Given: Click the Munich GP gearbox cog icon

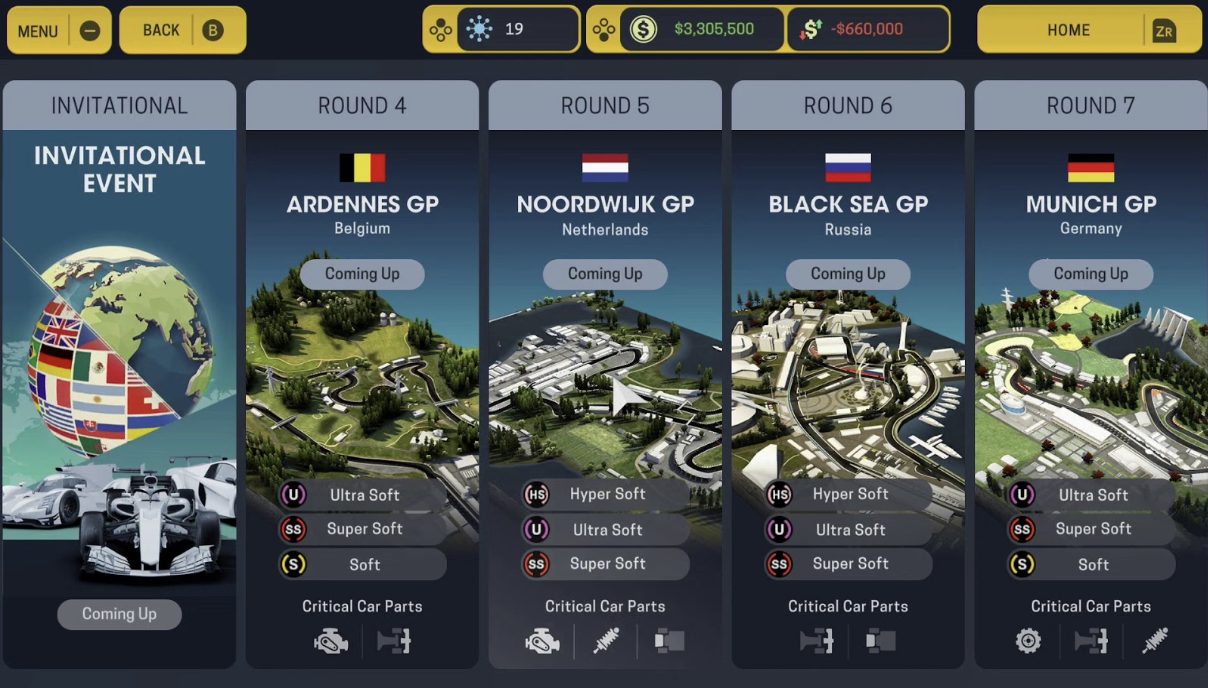Looking at the screenshot, I should coord(1028,641).
